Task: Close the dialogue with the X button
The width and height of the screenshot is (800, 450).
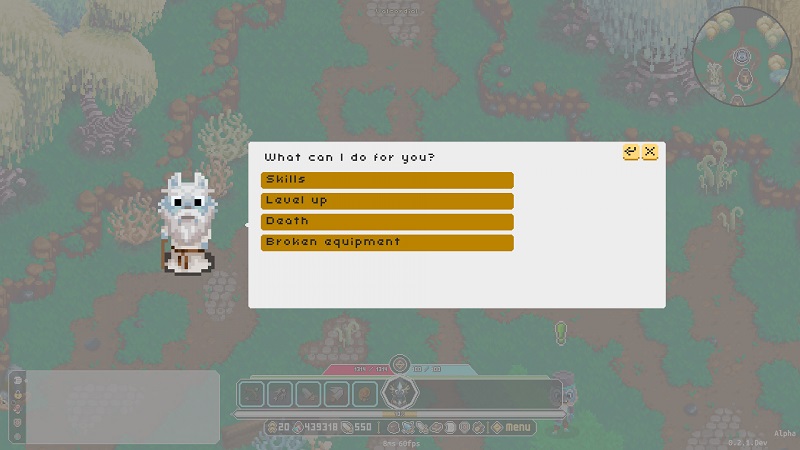Action: click(650, 152)
